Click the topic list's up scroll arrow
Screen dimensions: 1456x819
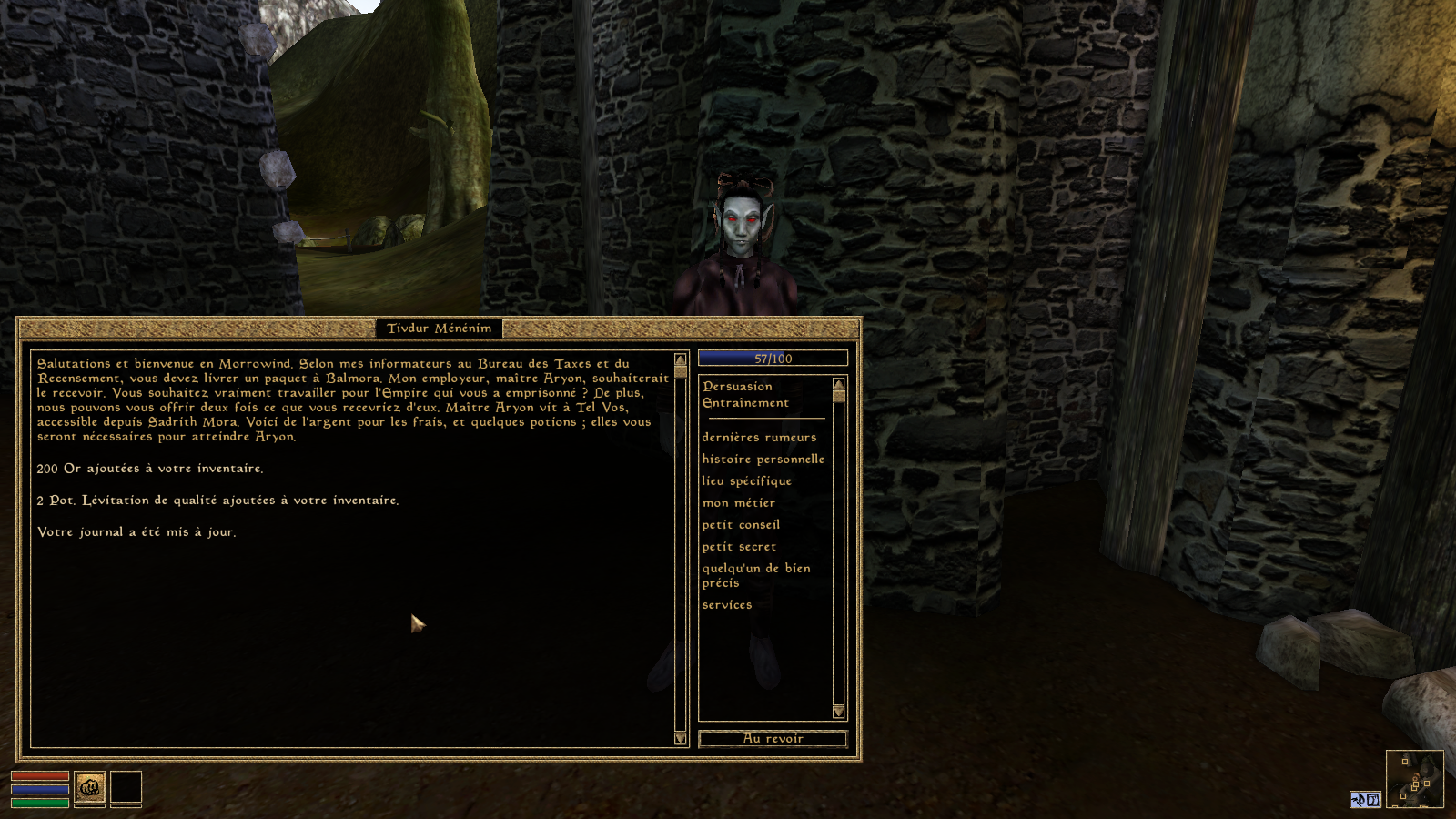(838, 384)
